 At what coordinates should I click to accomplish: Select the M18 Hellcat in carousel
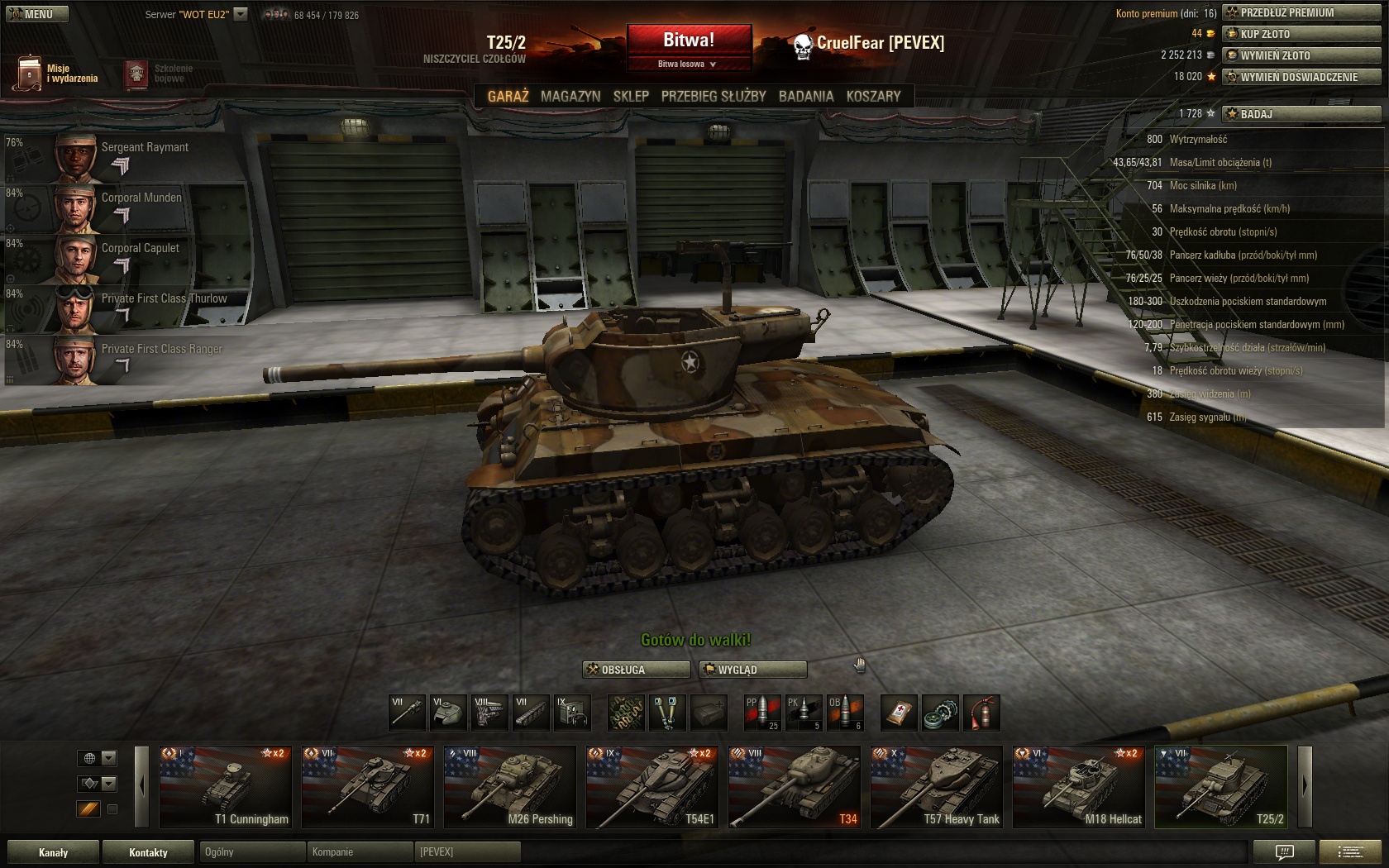pyautogui.click(x=1079, y=787)
